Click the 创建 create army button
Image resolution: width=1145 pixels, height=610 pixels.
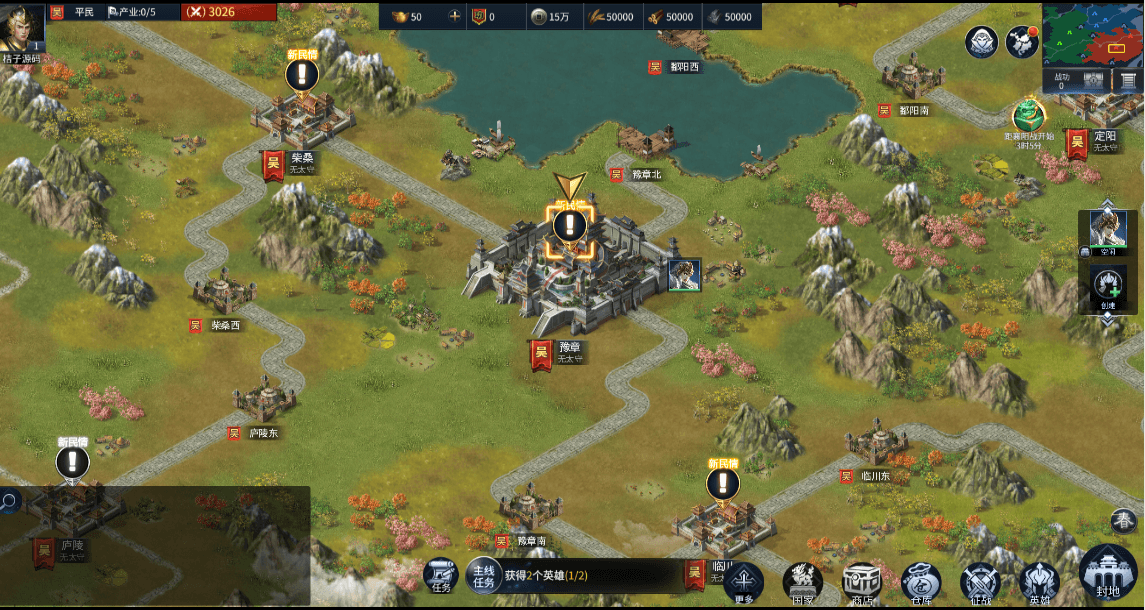click(x=1107, y=285)
